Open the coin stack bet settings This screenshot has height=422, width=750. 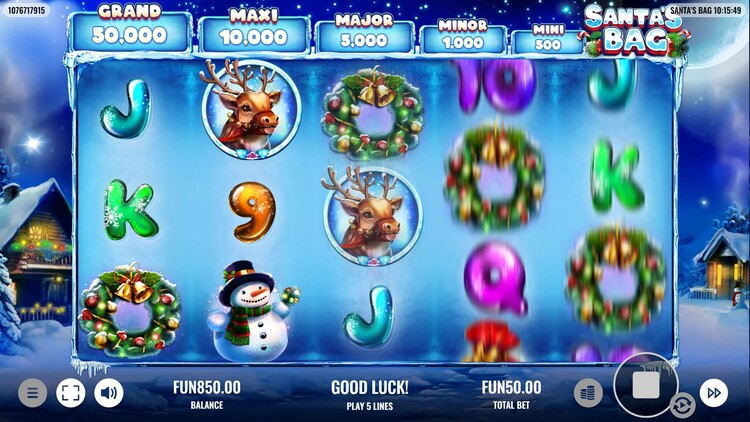pyautogui.click(x=588, y=393)
